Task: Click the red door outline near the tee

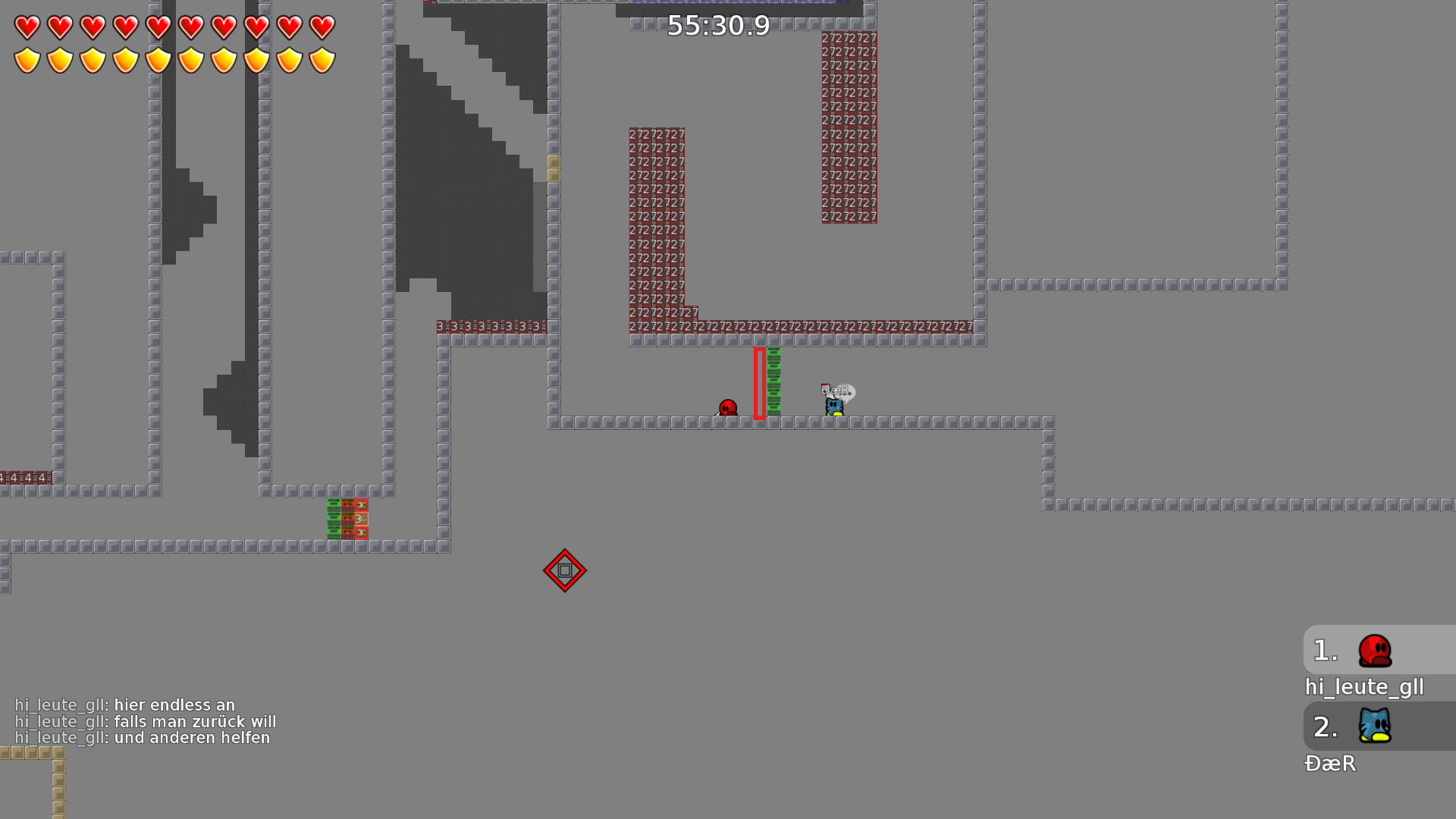Action: 760,383
